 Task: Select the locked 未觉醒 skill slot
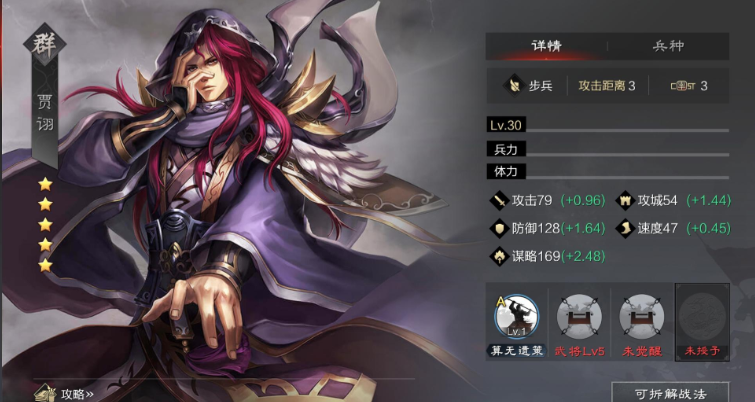coord(640,316)
